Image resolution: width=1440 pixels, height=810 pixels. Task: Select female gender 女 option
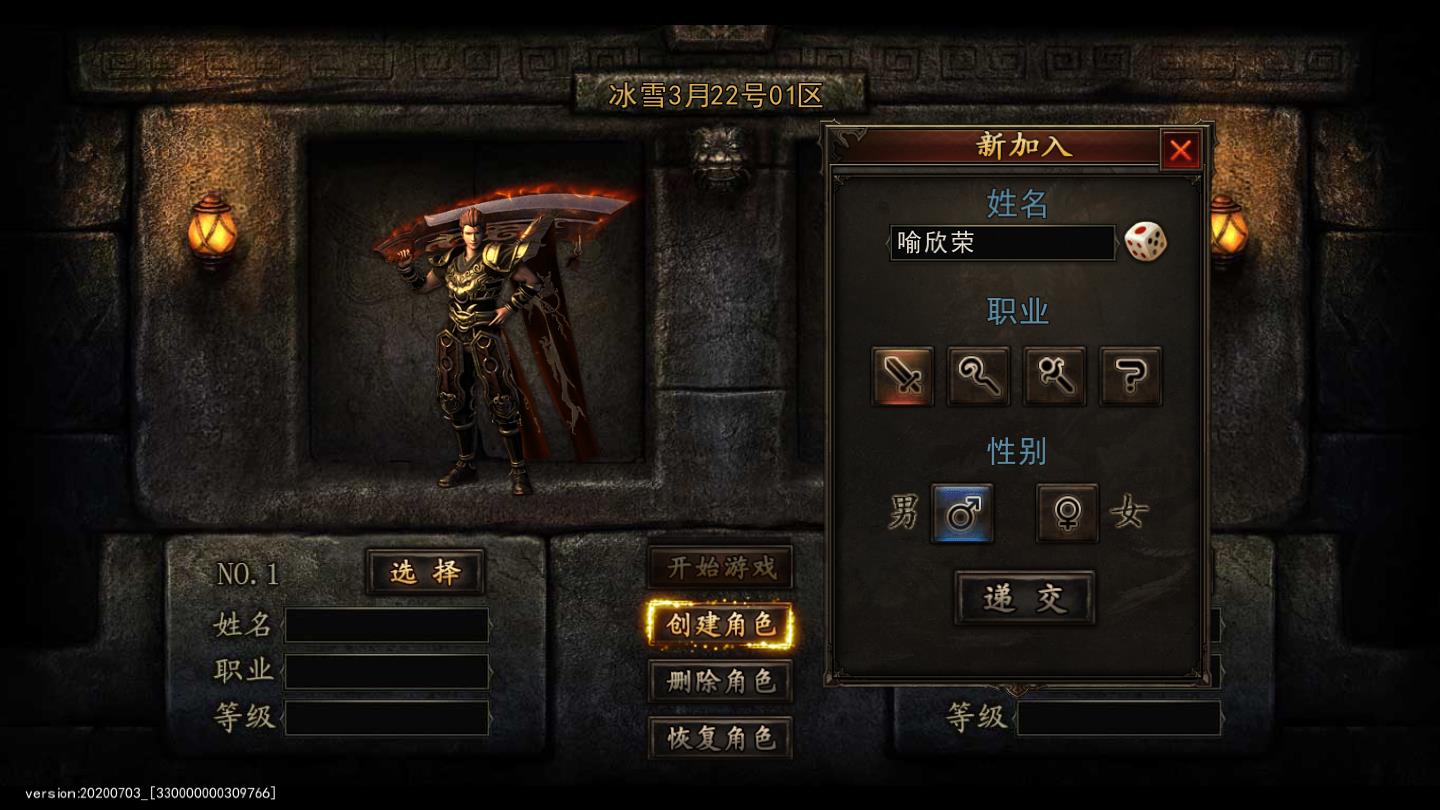pyautogui.click(x=1128, y=513)
